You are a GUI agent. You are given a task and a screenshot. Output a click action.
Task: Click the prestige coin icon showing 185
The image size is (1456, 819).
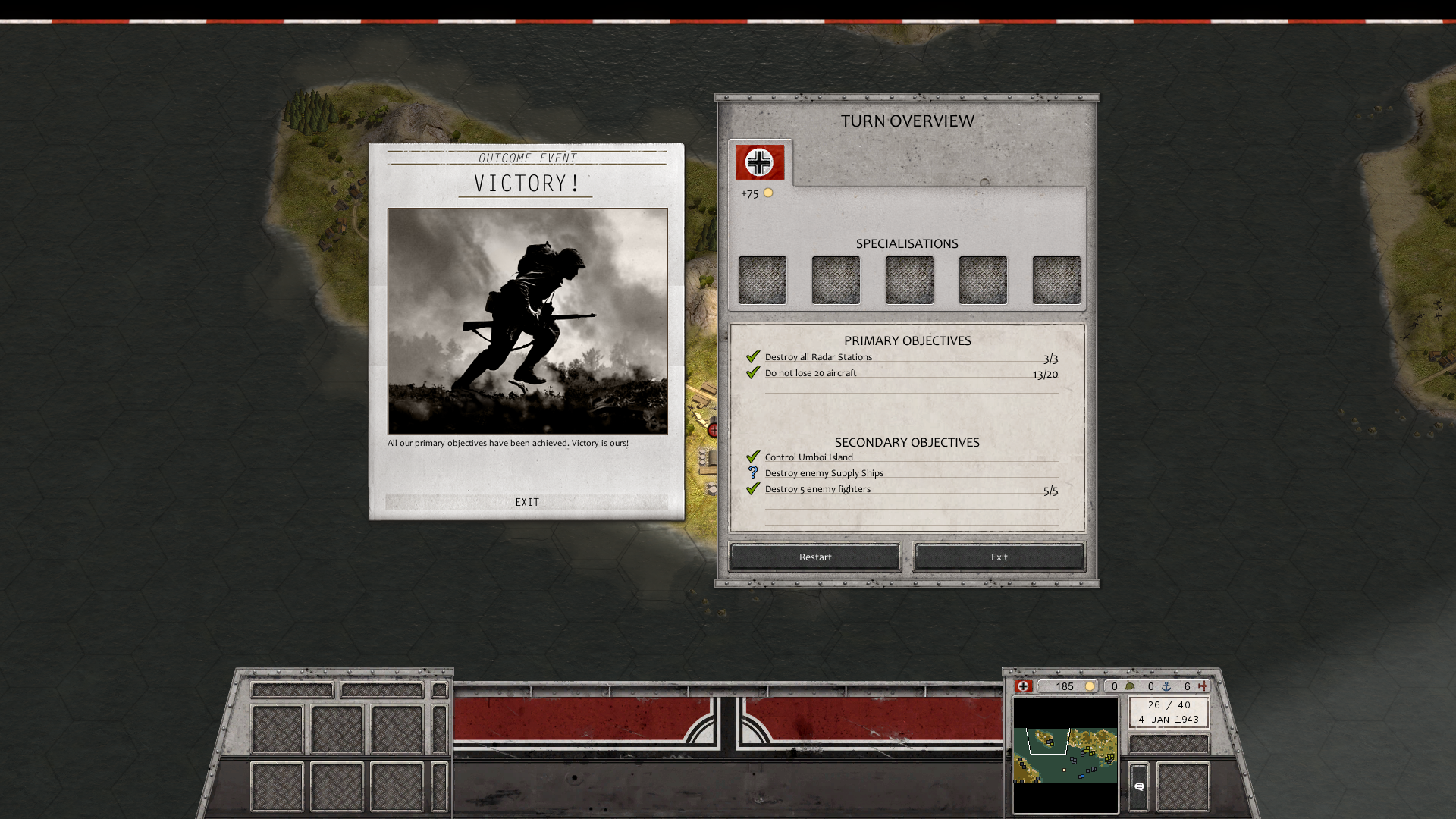point(1090,686)
